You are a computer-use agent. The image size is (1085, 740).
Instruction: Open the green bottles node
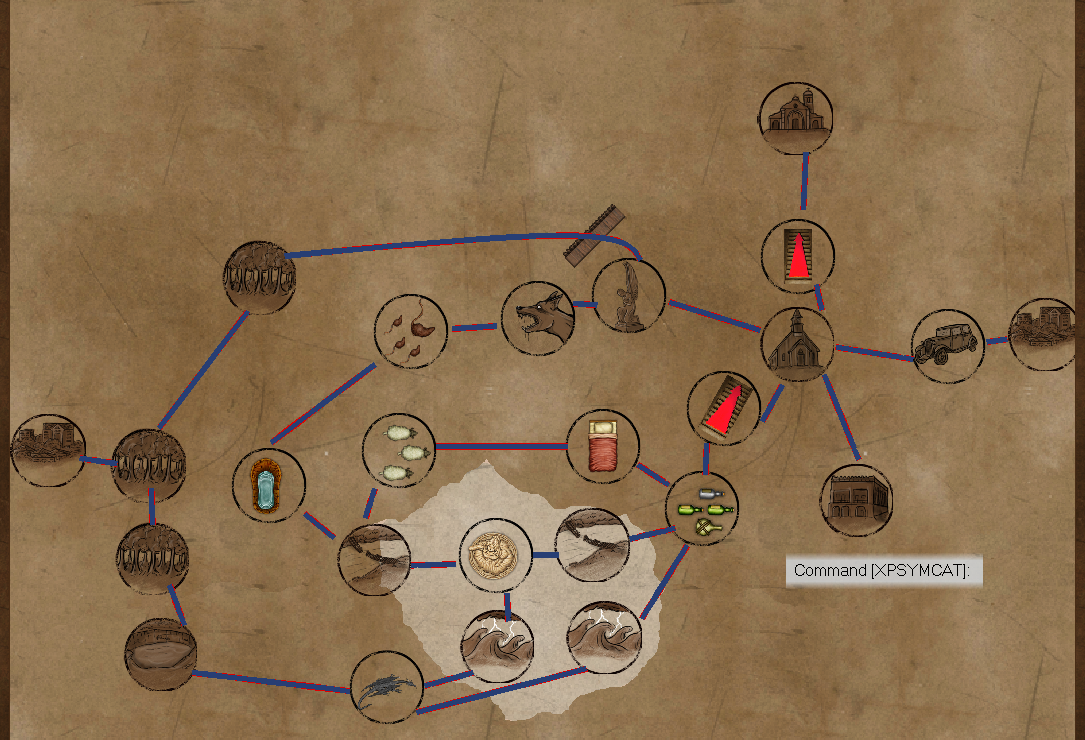[701, 508]
